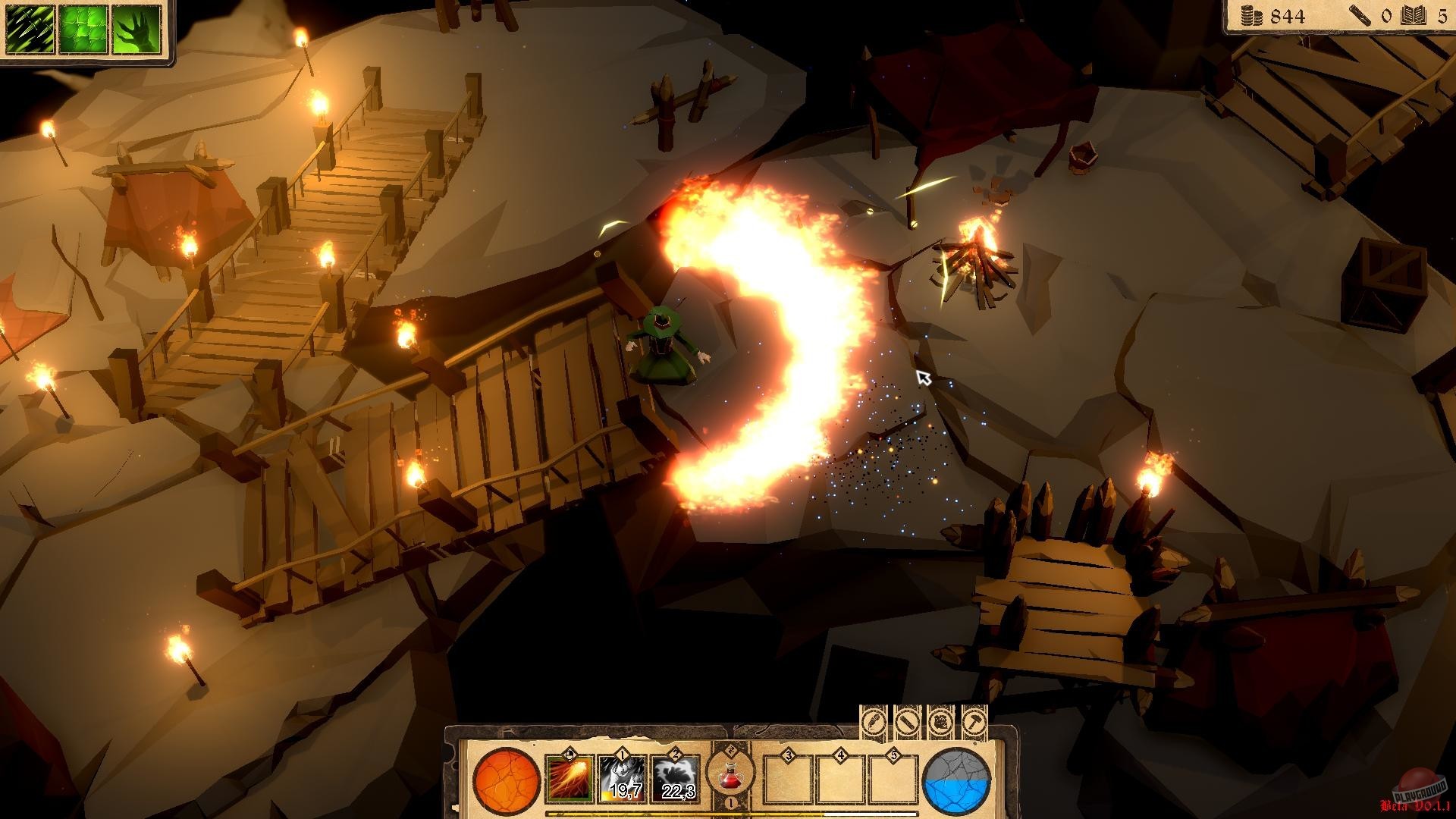
Task: Click the green scales armor buff icon
Action: (x=82, y=30)
